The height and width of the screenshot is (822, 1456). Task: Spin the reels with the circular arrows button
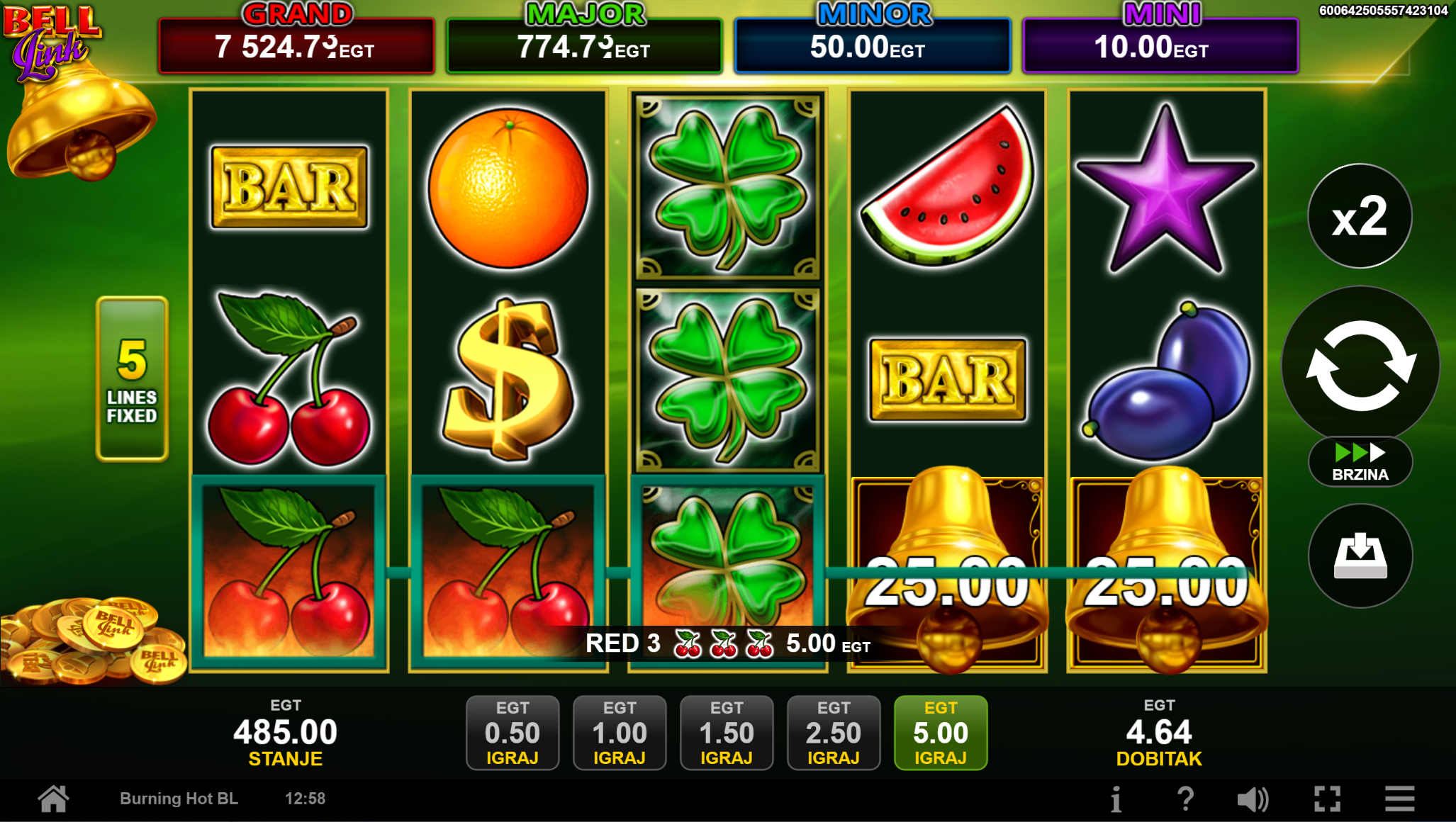click(1360, 364)
